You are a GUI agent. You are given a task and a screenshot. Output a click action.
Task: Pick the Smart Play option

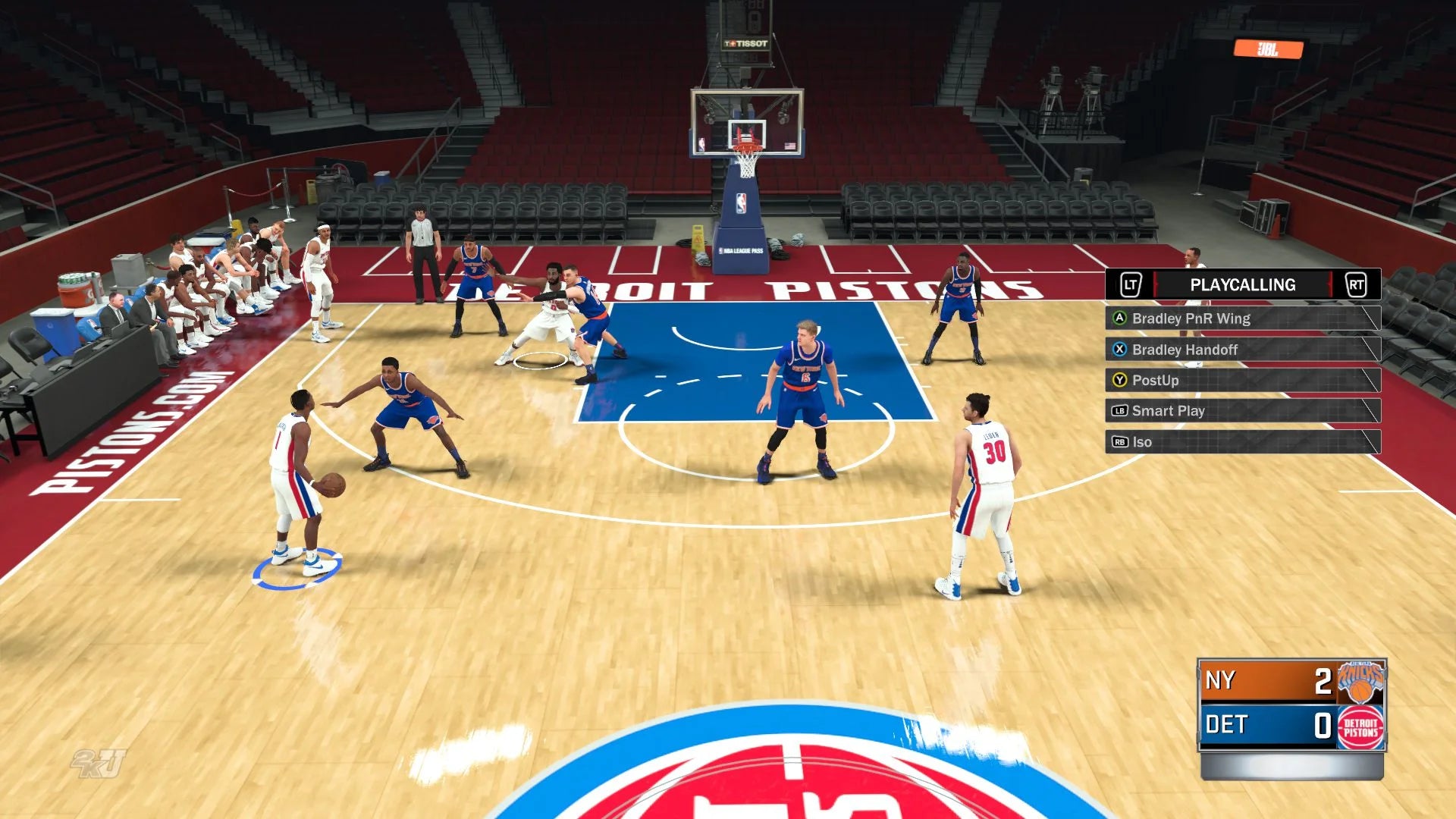[1241, 411]
